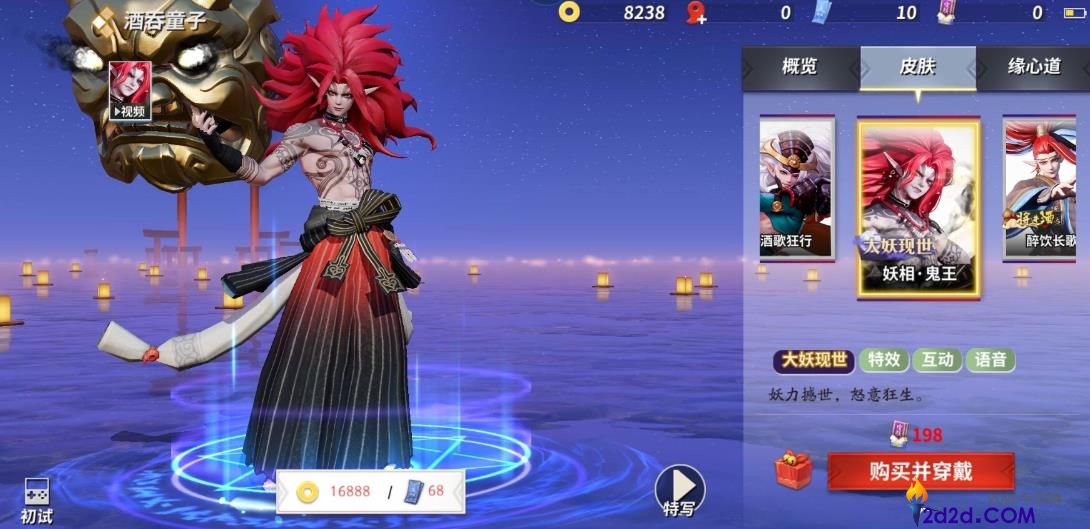Image resolution: width=1090 pixels, height=529 pixels.
Task: Select the 皮肤 skins tab
Action: click(x=917, y=68)
